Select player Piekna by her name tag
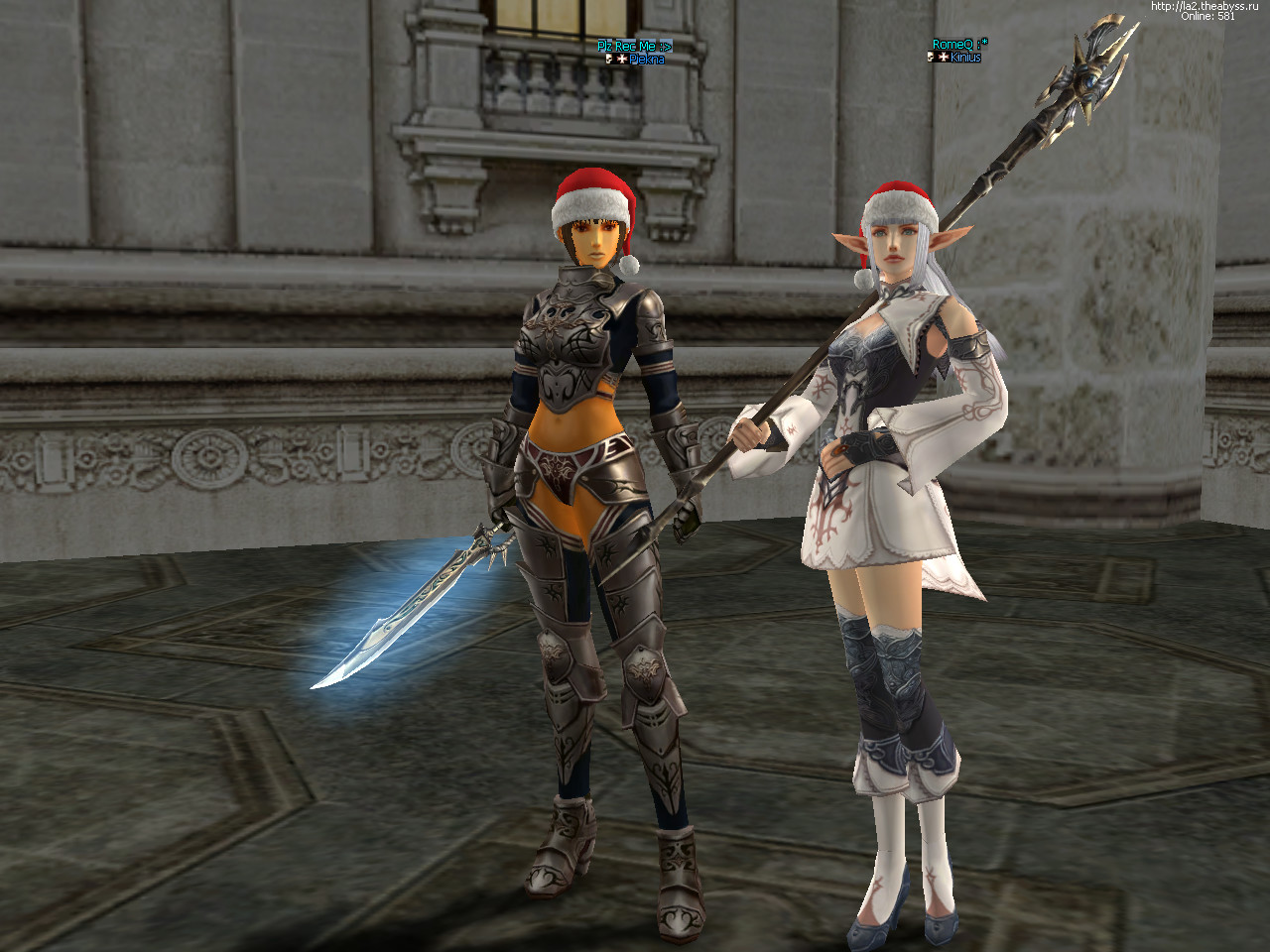 (646, 59)
